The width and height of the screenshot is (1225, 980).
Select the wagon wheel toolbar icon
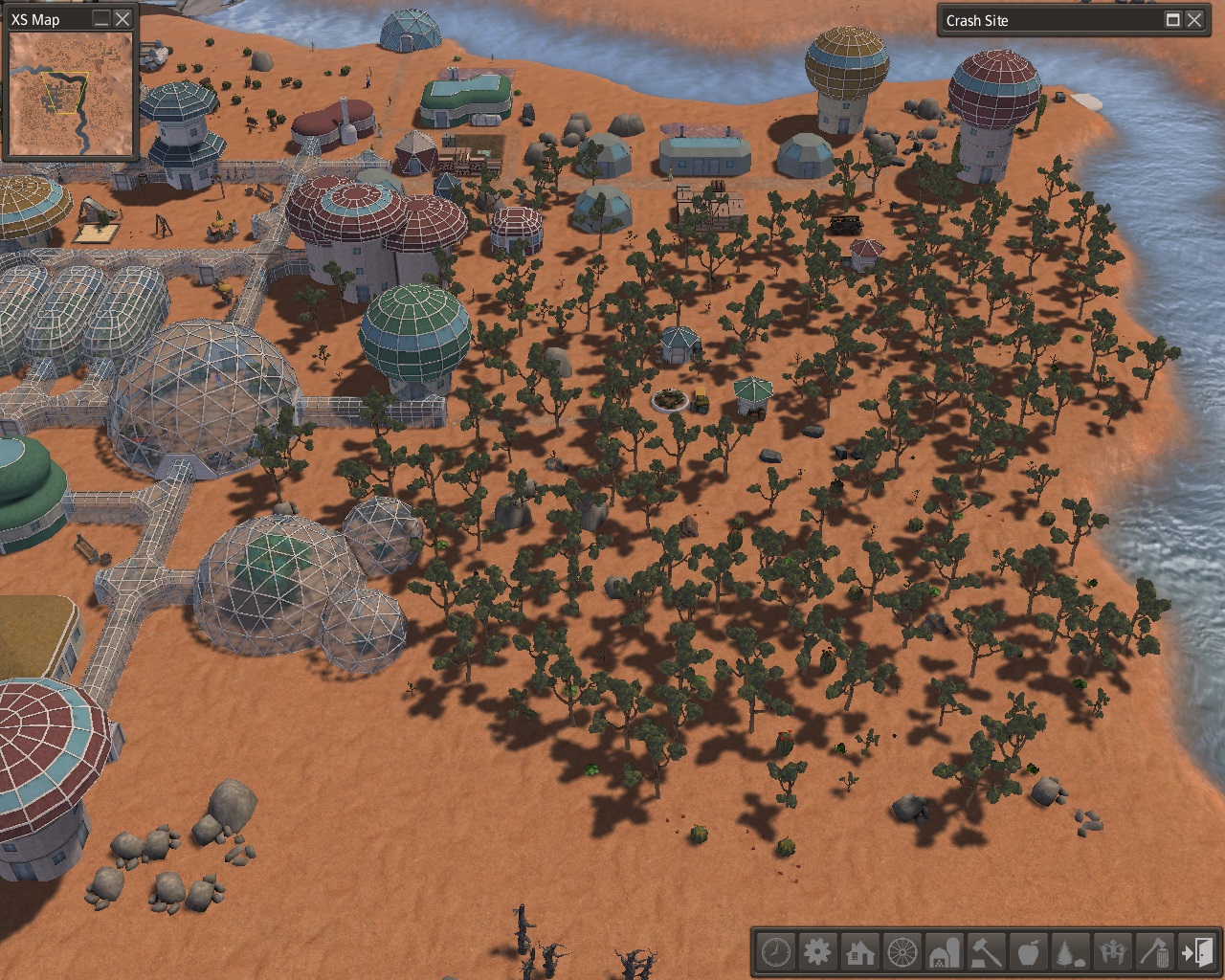[902, 952]
